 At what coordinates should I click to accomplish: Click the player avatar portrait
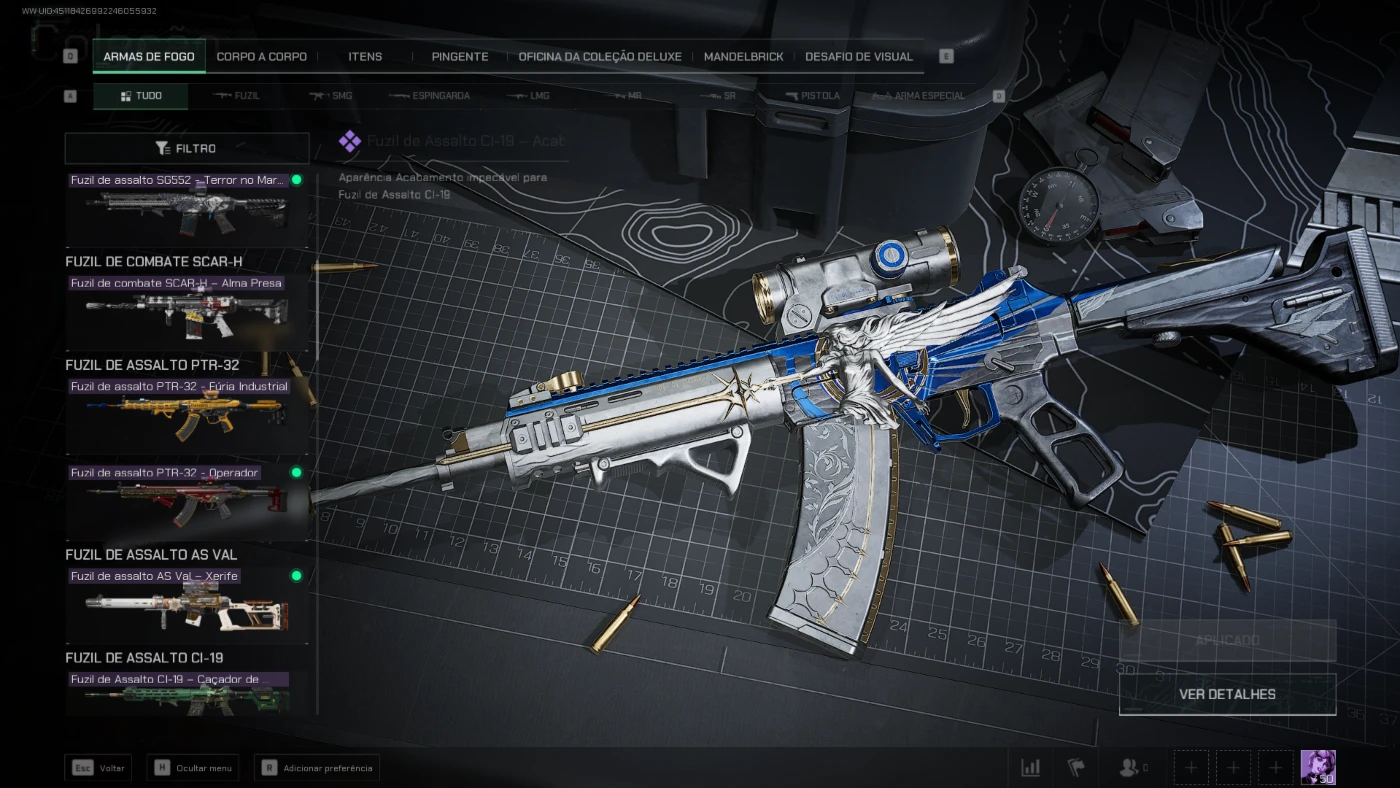pyautogui.click(x=1318, y=767)
